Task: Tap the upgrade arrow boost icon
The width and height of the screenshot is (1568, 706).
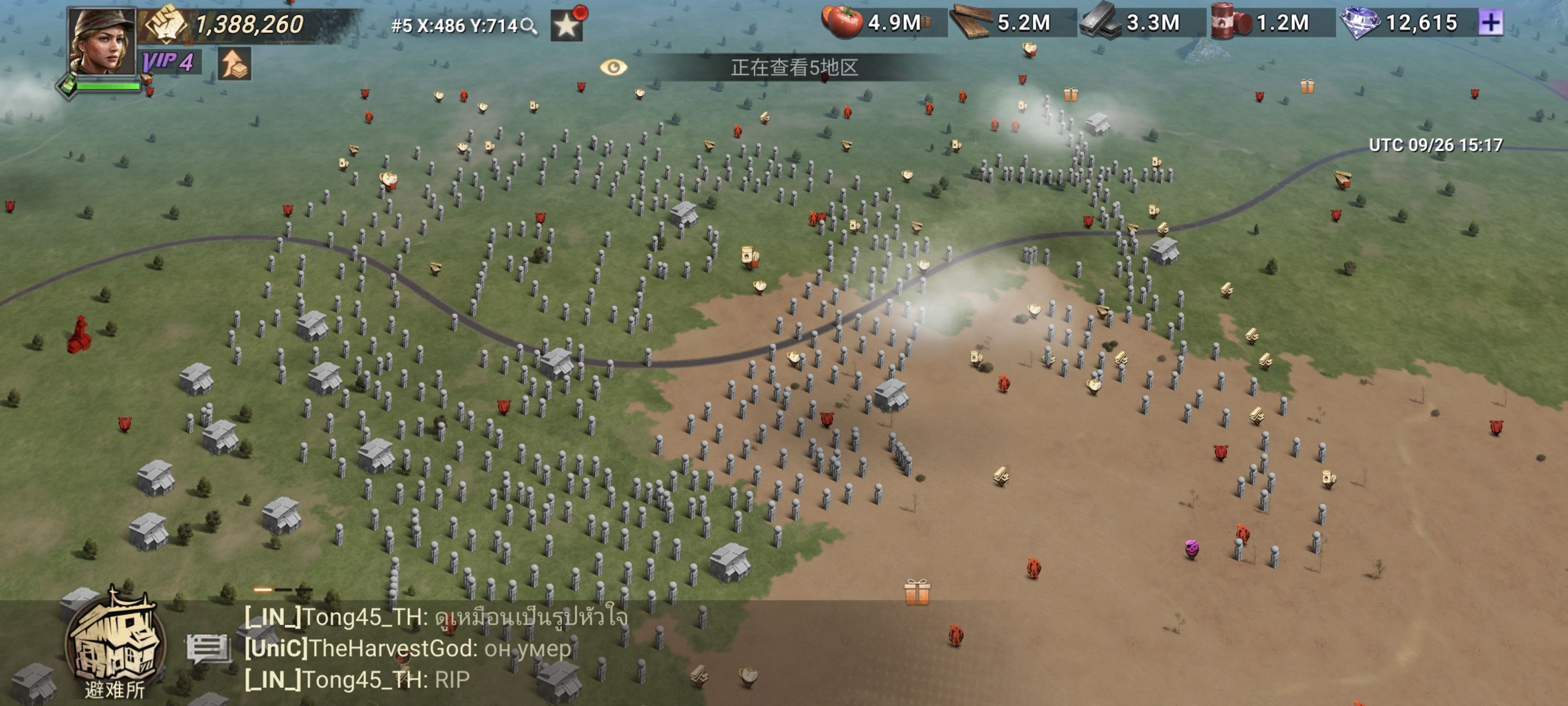Action: click(234, 63)
